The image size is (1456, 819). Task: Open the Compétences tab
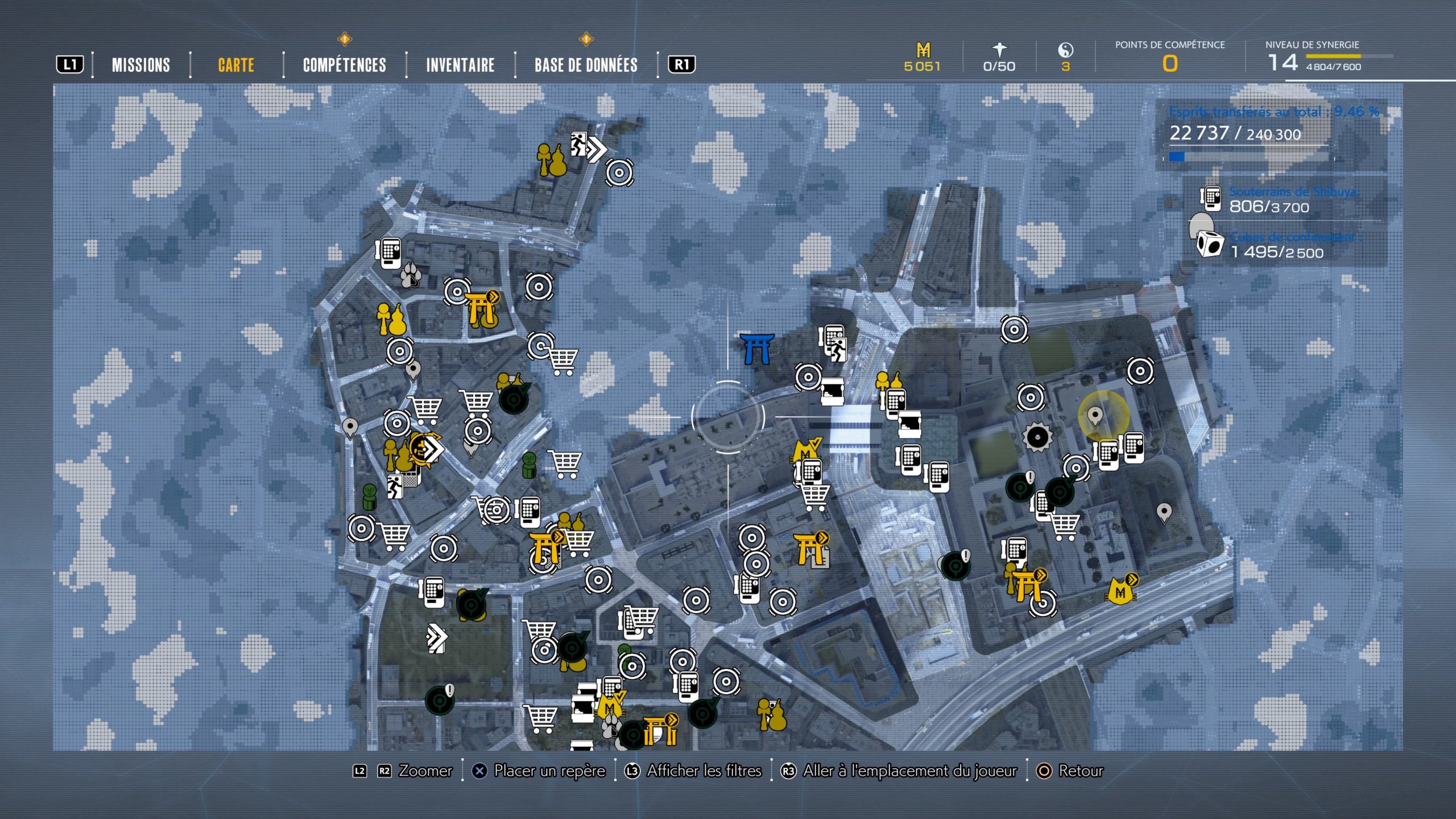point(344,65)
